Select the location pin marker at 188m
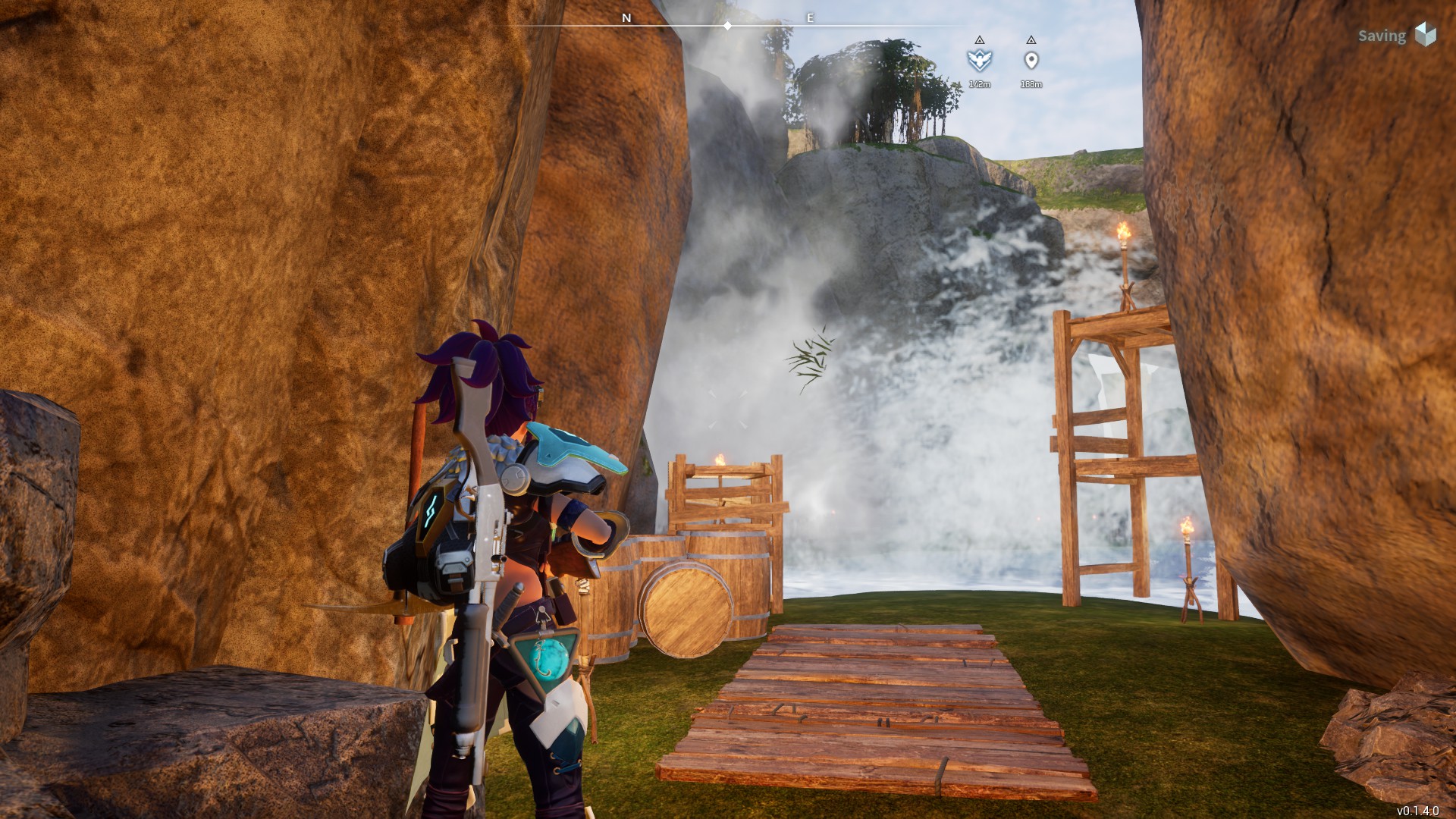The height and width of the screenshot is (819, 1456). [1031, 61]
